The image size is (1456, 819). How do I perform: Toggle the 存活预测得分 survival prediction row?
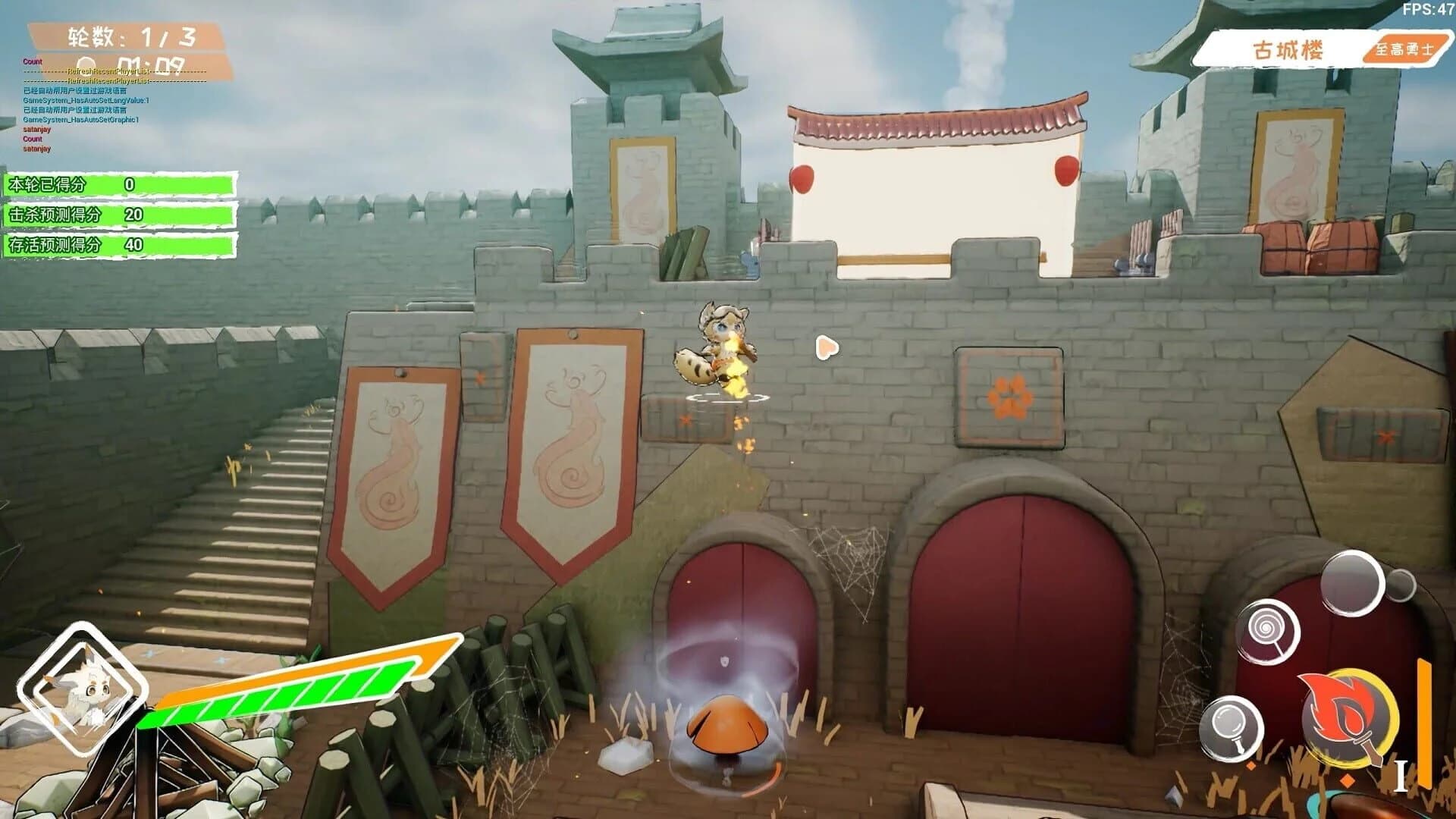(x=121, y=246)
